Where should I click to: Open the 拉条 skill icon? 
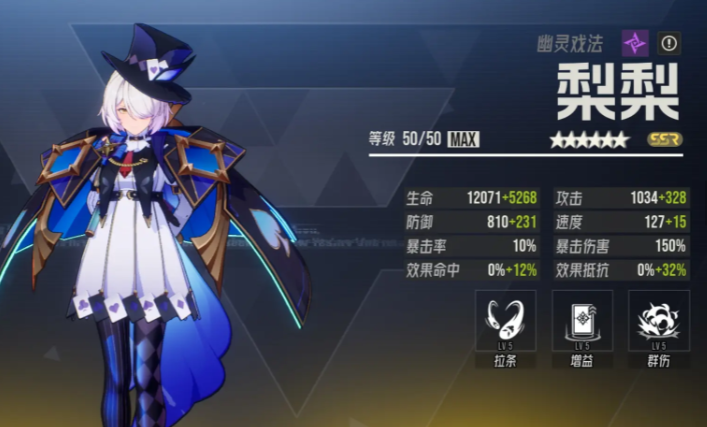pos(505,321)
